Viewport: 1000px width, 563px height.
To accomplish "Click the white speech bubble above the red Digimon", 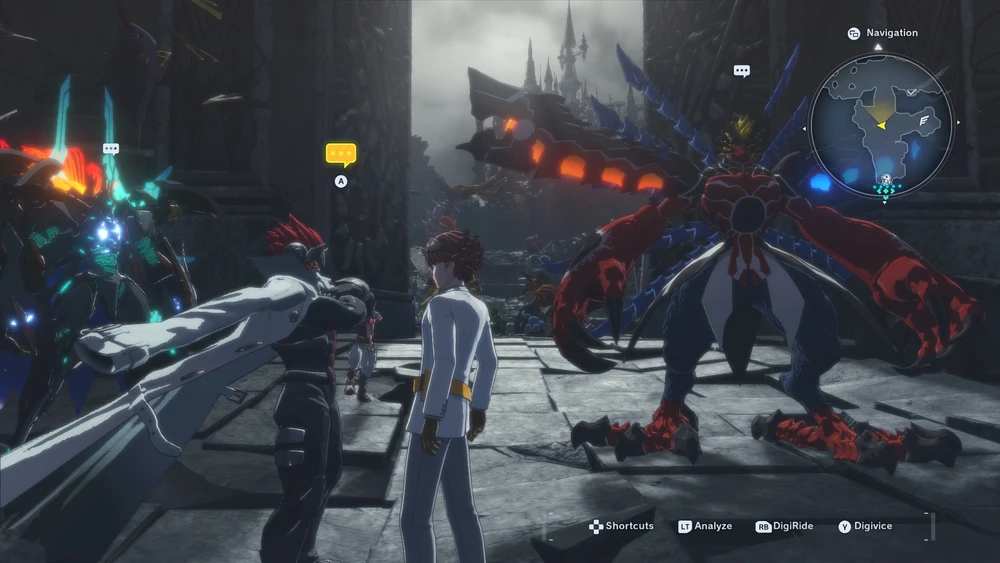I will click(x=742, y=71).
